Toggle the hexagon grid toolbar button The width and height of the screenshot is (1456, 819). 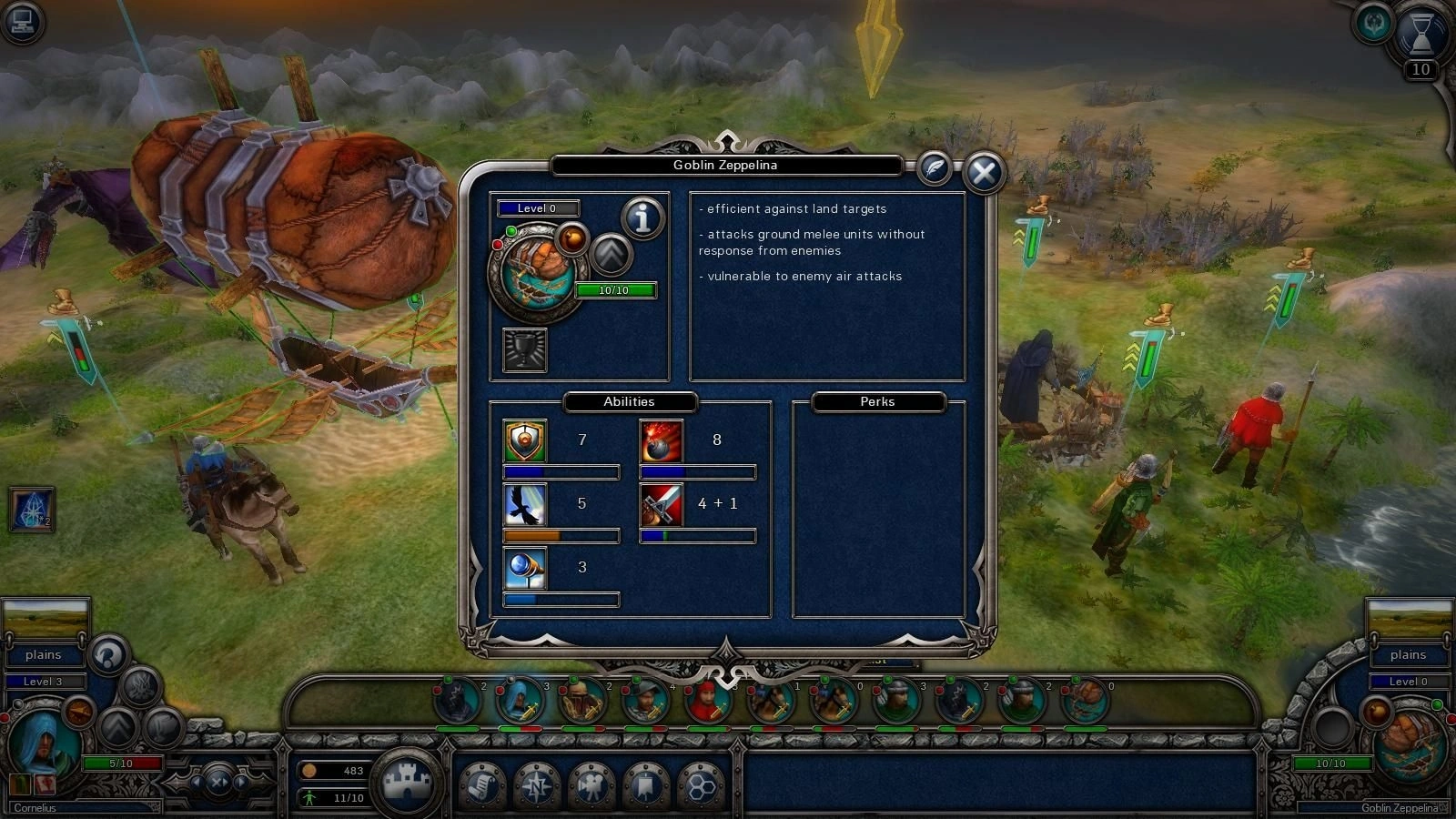pyautogui.click(x=700, y=784)
